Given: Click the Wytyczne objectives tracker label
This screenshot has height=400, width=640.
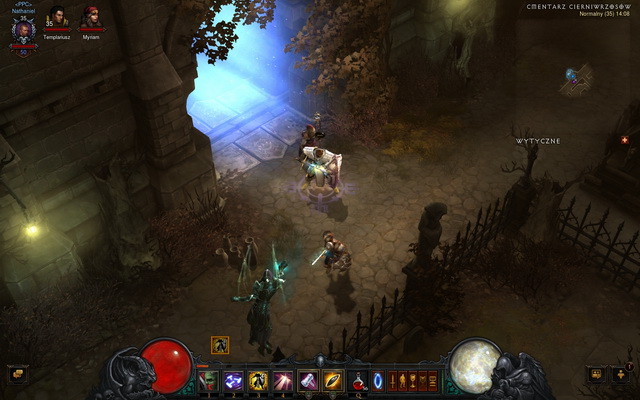Looking at the screenshot, I should [x=538, y=141].
